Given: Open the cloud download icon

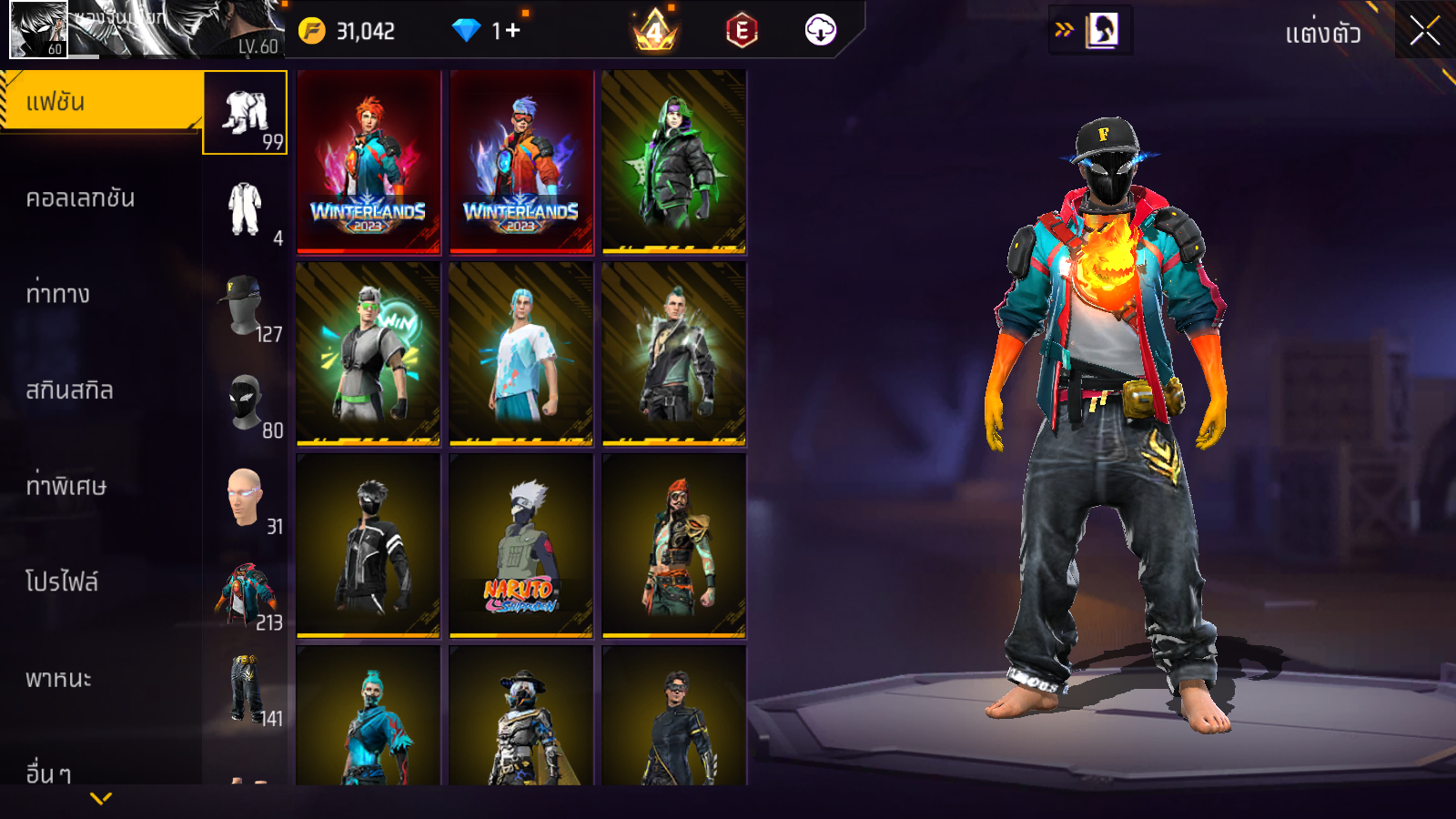Looking at the screenshot, I should (820, 31).
